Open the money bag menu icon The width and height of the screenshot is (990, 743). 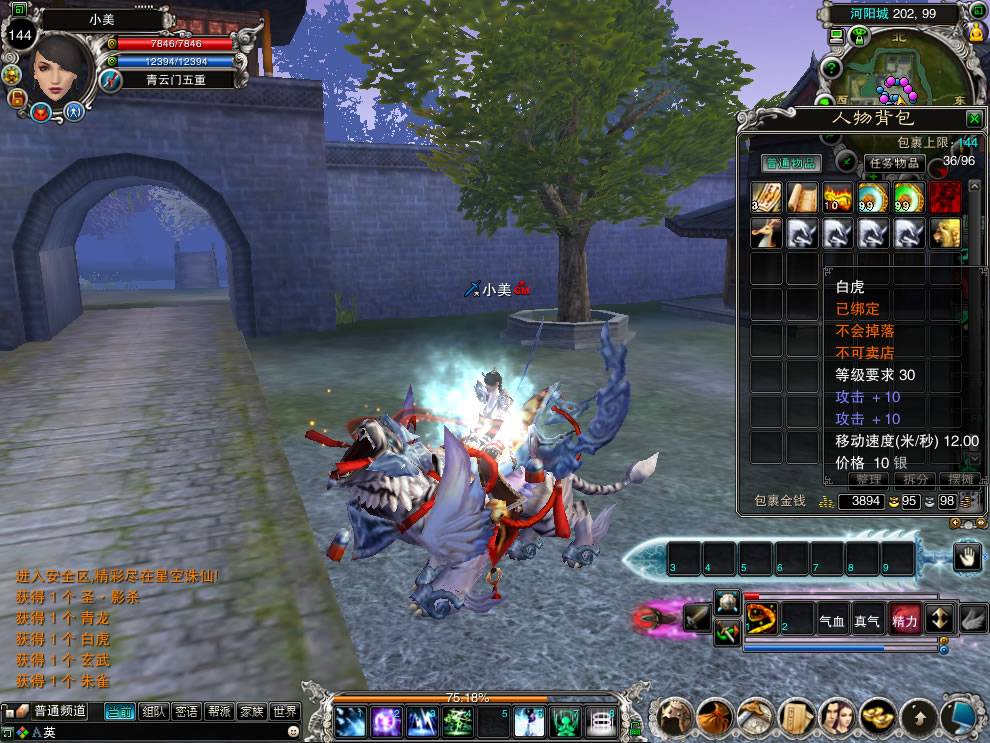[714, 717]
